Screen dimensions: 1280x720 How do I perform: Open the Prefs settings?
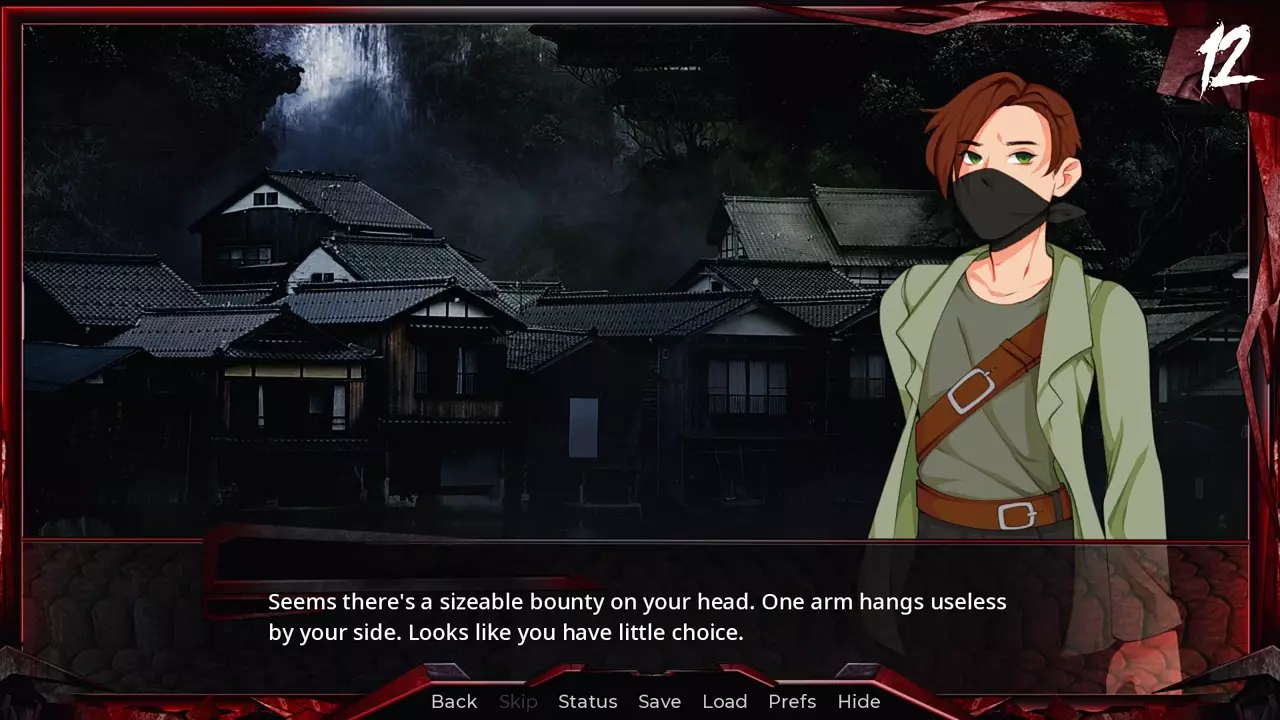pyautogui.click(x=792, y=701)
